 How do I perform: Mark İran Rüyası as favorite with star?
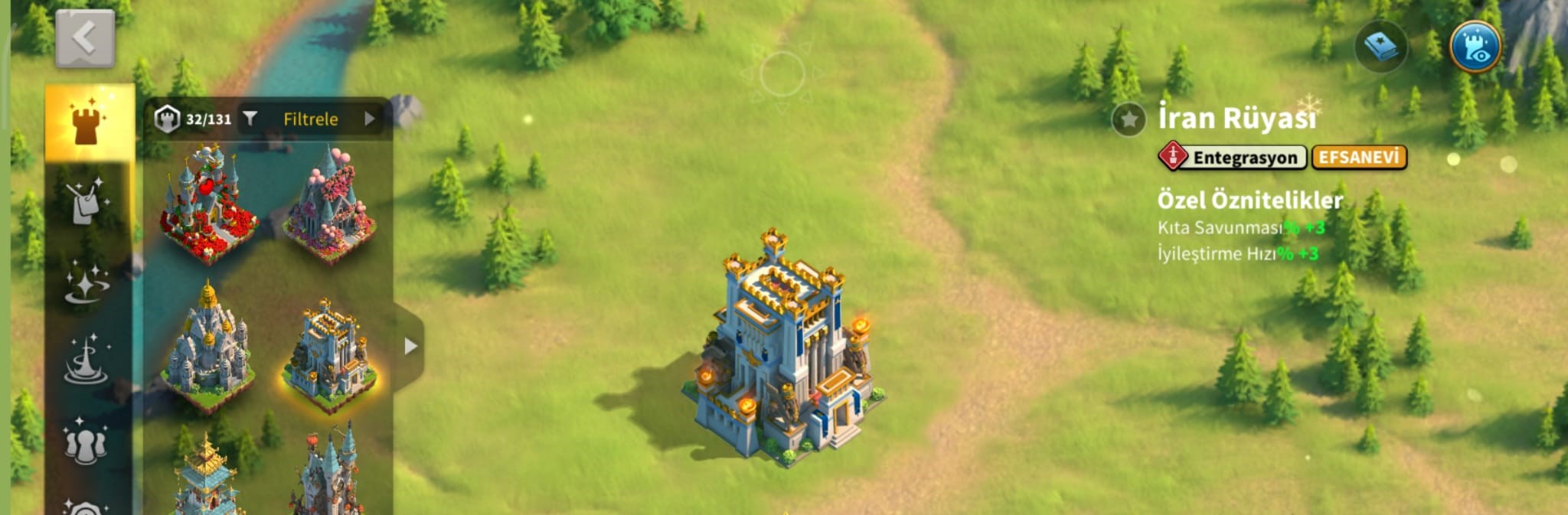1129,119
